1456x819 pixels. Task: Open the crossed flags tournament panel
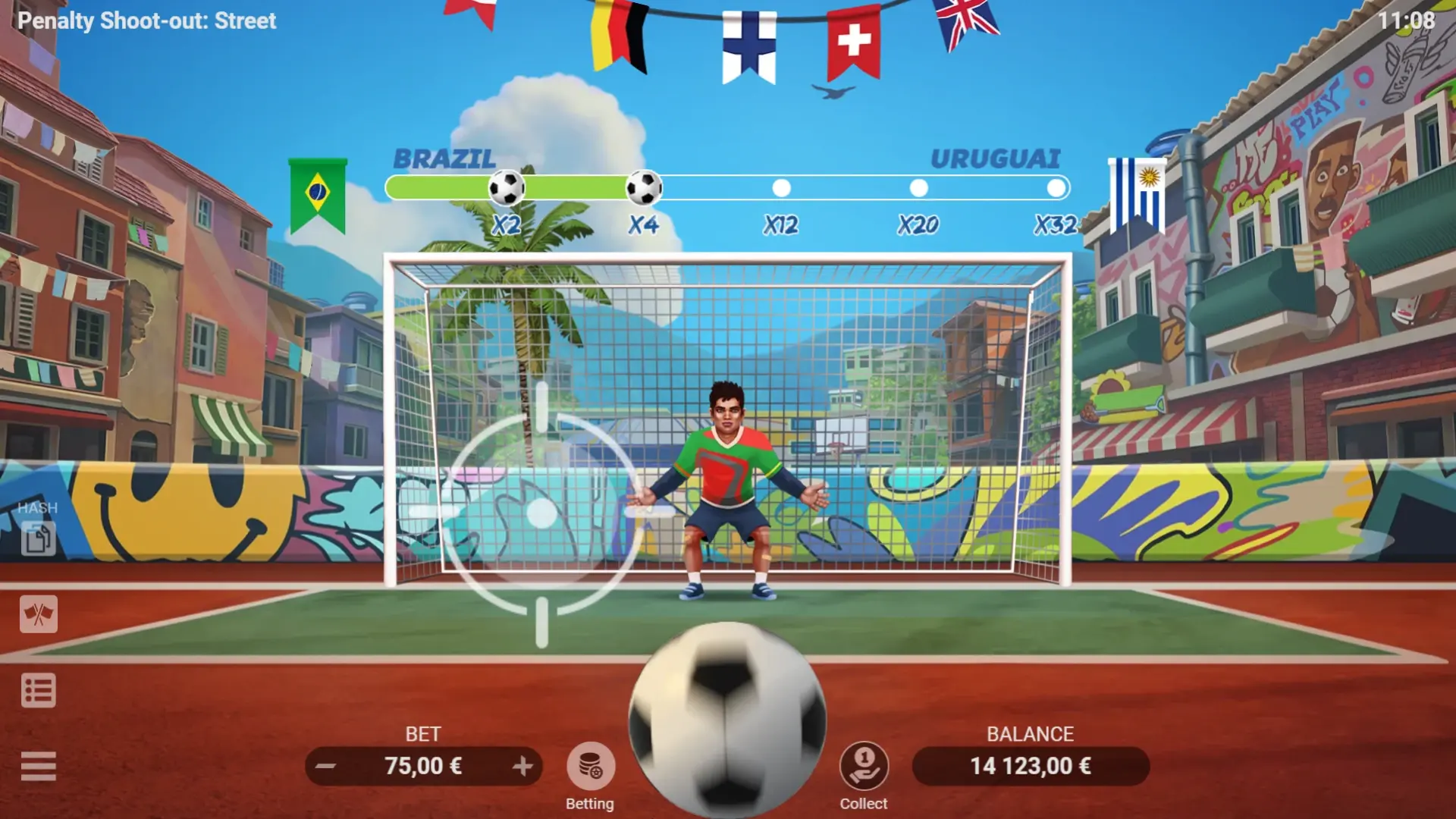[39, 615]
